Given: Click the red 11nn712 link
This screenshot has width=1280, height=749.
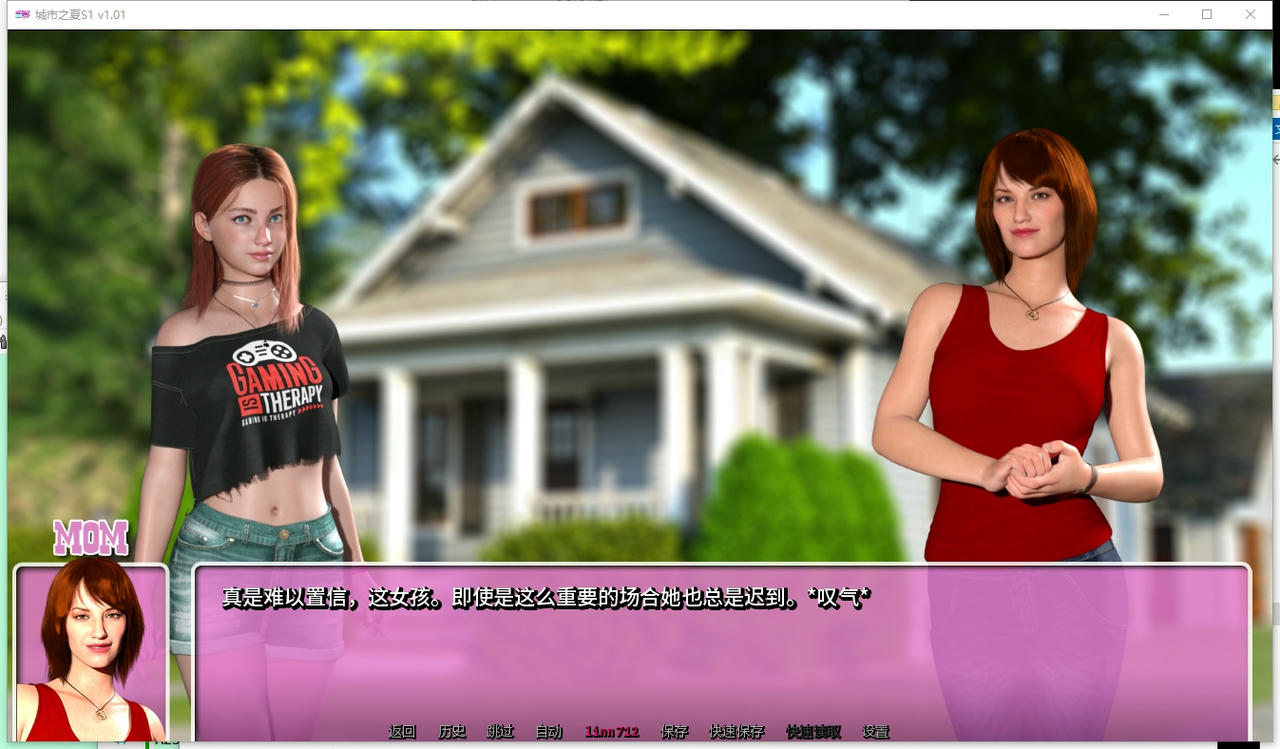Looking at the screenshot, I should 612,731.
